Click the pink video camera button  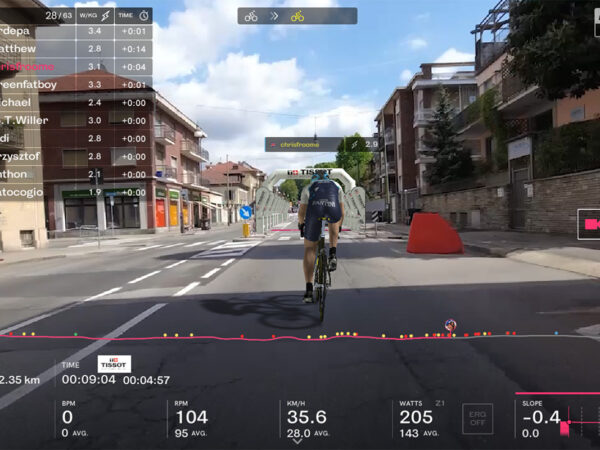(x=590, y=224)
